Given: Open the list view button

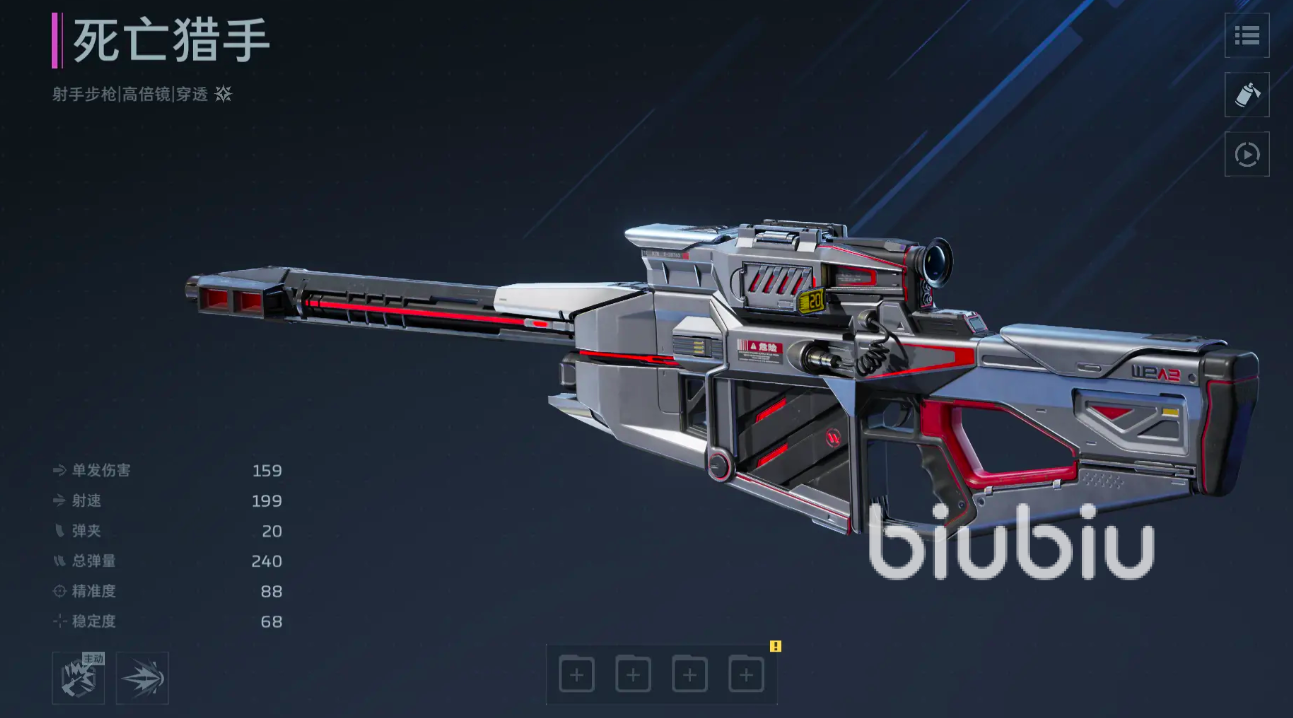Looking at the screenshot, I should pyautogui.click(x=1246, y=36).
